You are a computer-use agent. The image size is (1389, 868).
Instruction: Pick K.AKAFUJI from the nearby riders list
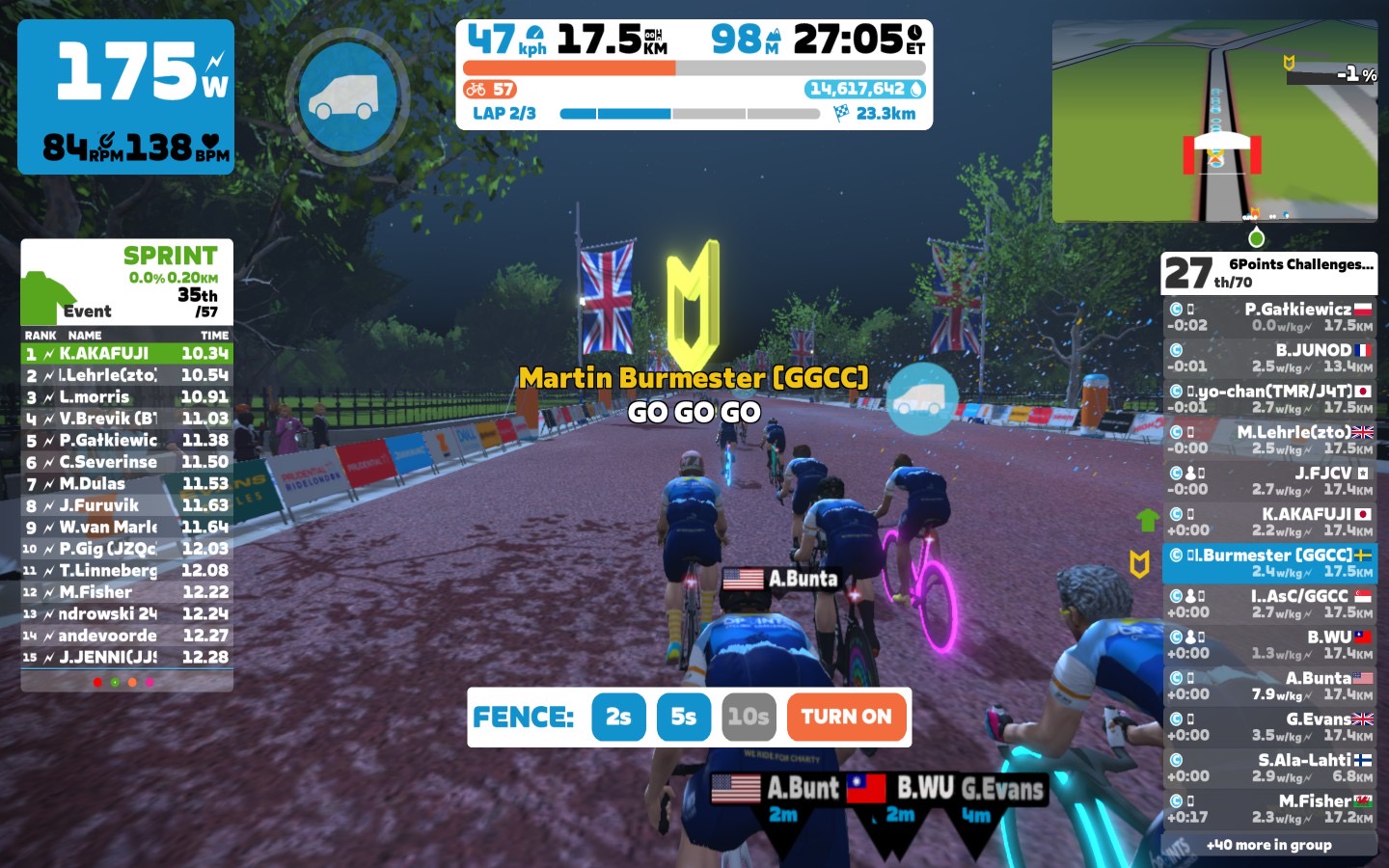pos(1269,522)
